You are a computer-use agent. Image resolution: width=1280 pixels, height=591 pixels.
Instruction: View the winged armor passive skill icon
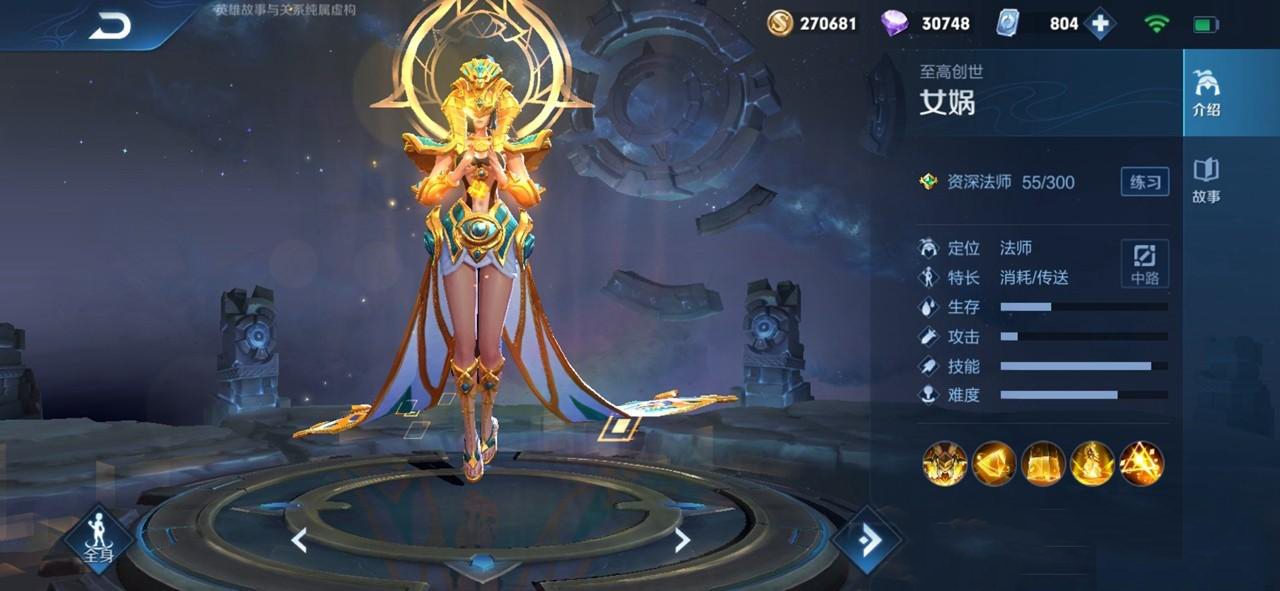coord(944,464)
